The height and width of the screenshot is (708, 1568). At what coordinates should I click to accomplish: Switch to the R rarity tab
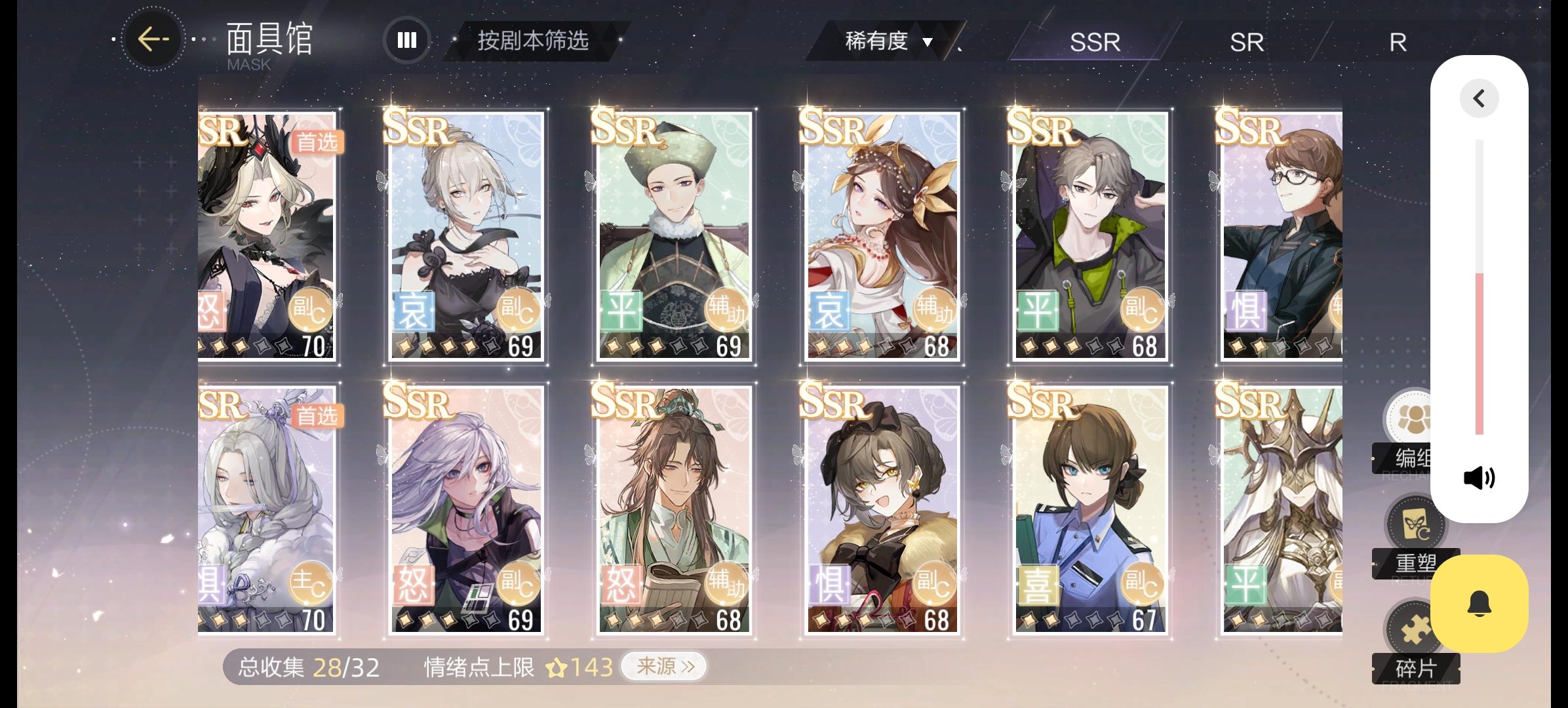tap(1397, 42)
